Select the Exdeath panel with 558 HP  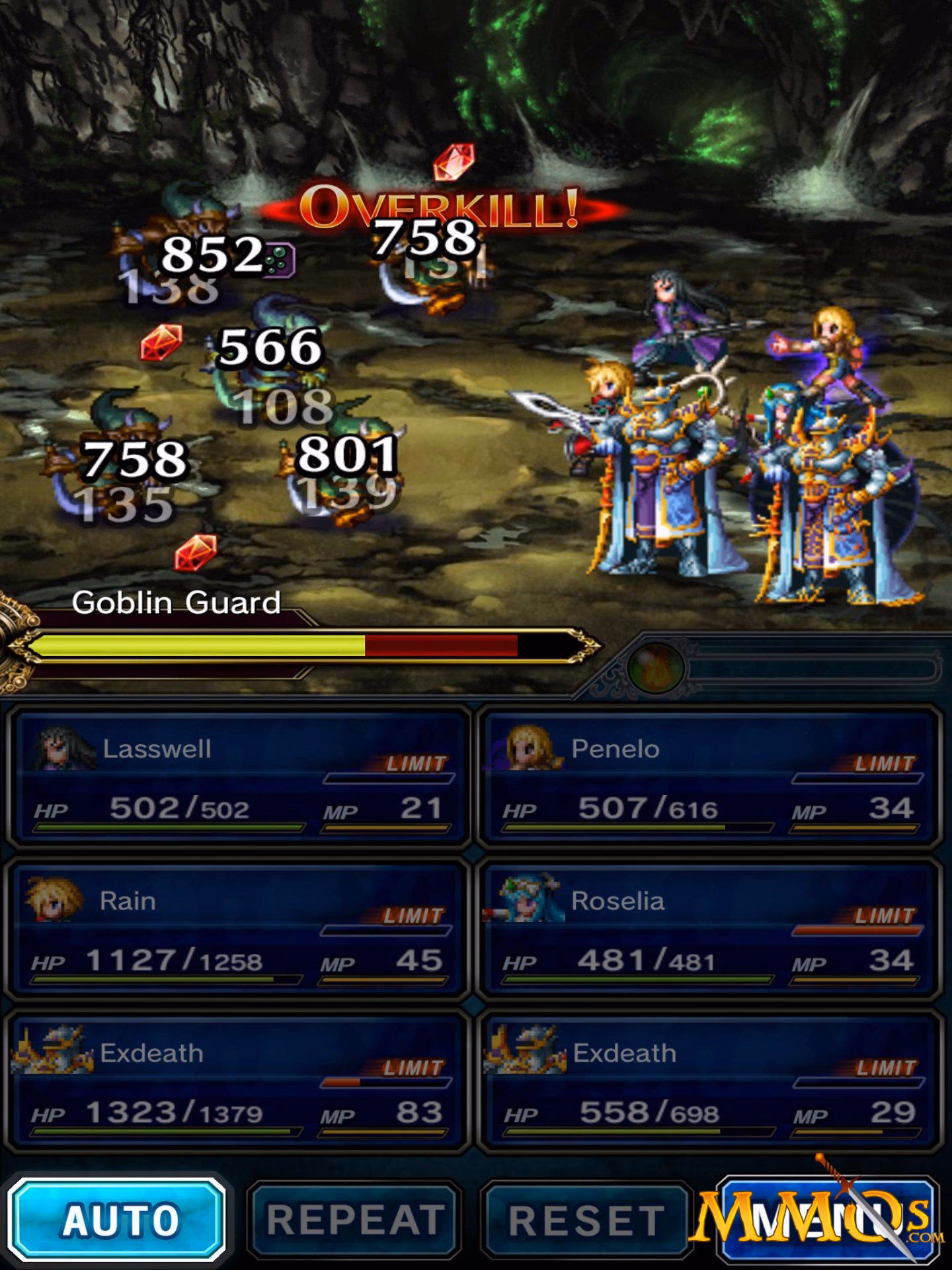point(709,1082)
